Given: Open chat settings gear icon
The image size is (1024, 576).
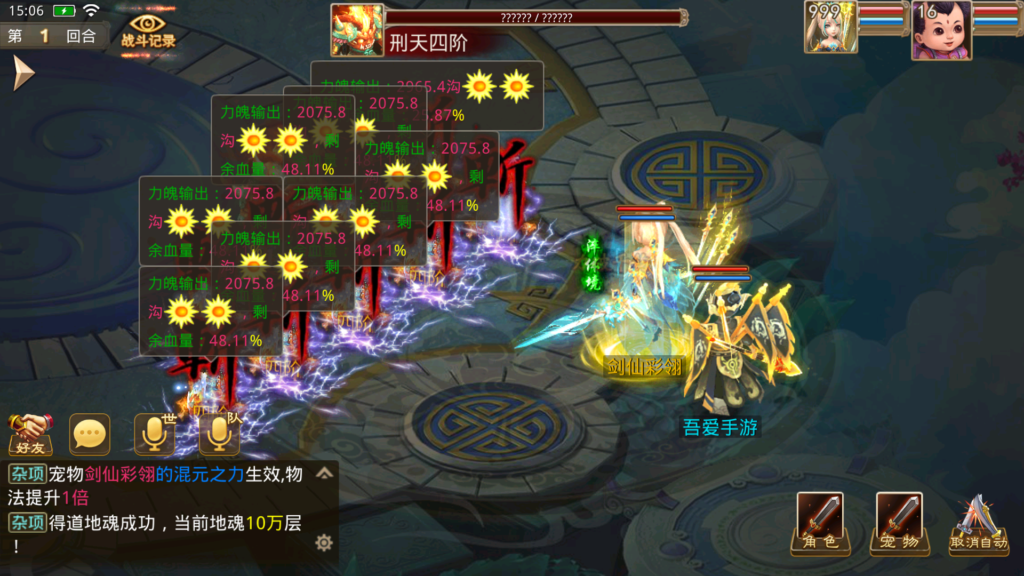Looking at the screenshot, I should tap(323, 542).
